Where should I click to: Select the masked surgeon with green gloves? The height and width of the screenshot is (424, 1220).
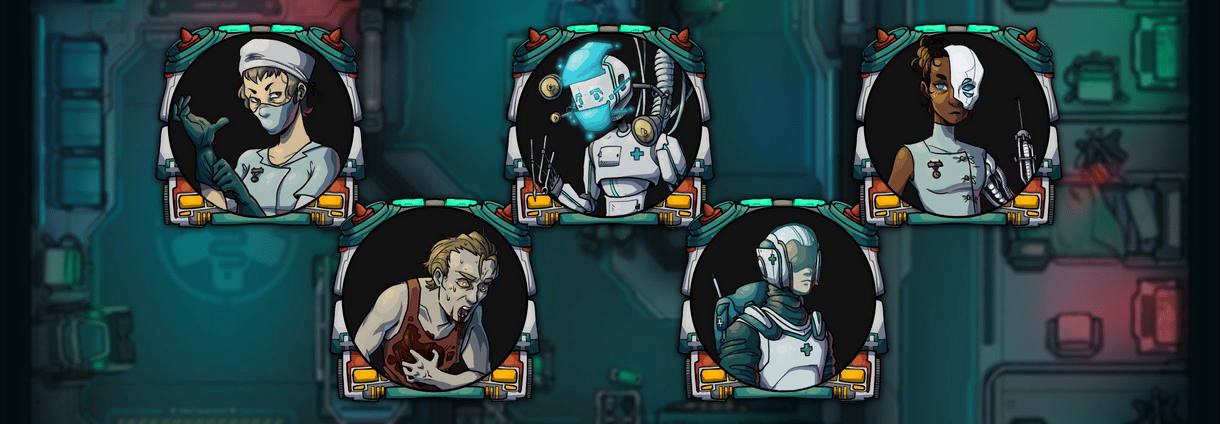[260, 125]
